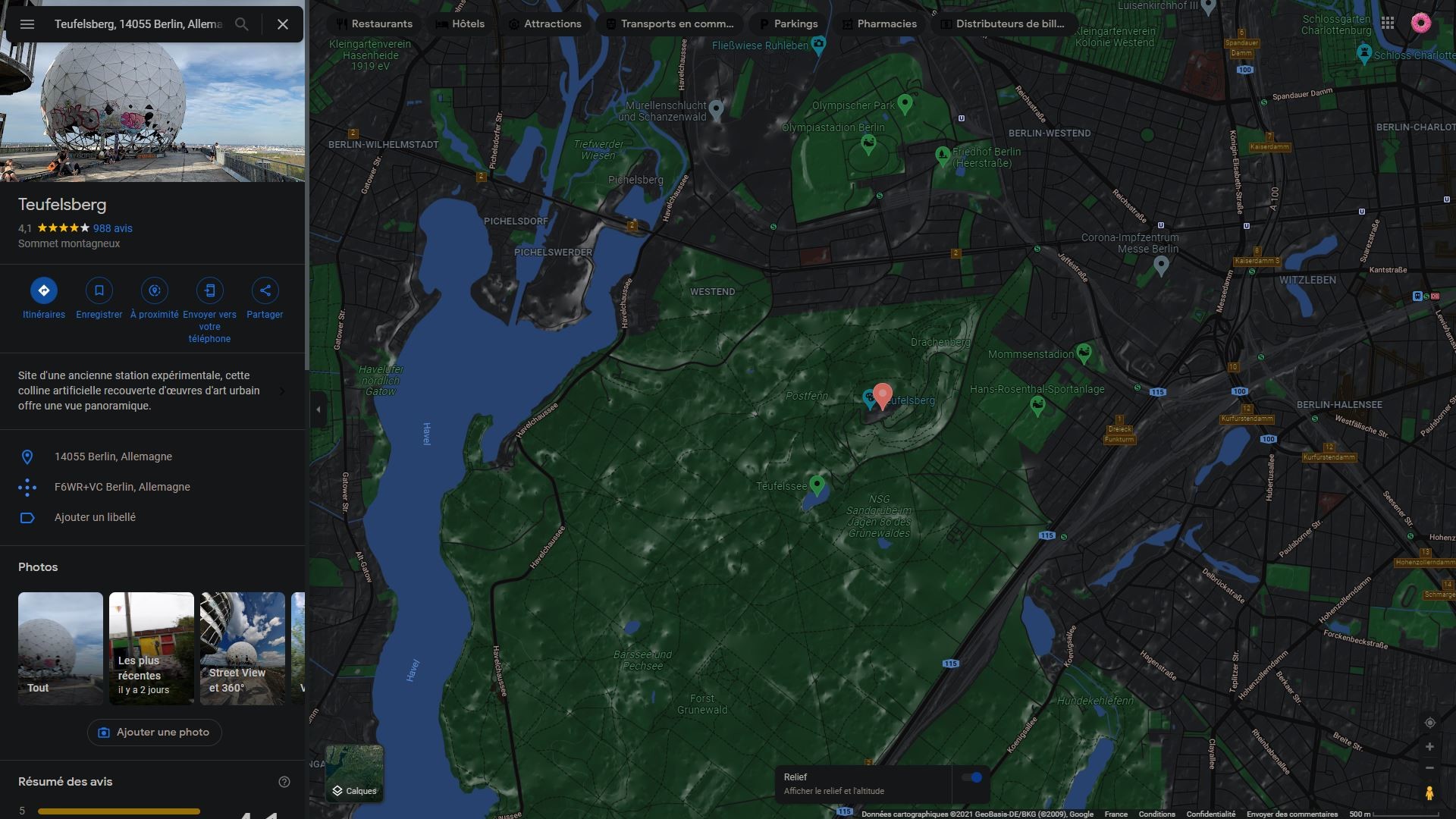This screenshot has width=1456, height=819.
Task: Click the location pin icon near 14055 Berlin
Action: 28,457
